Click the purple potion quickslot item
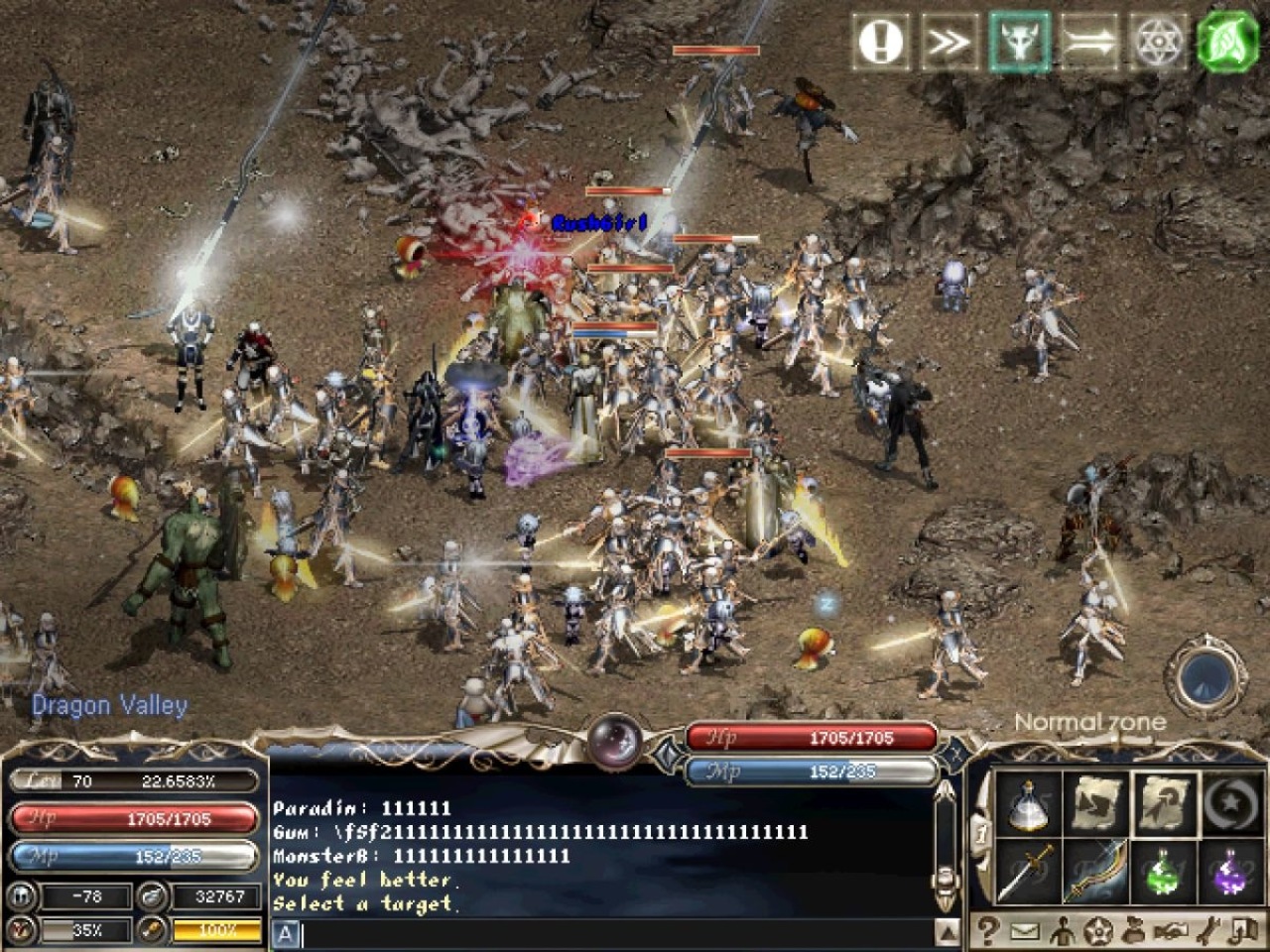Screen dimensions: 1270x952 tap(1232, 873)
